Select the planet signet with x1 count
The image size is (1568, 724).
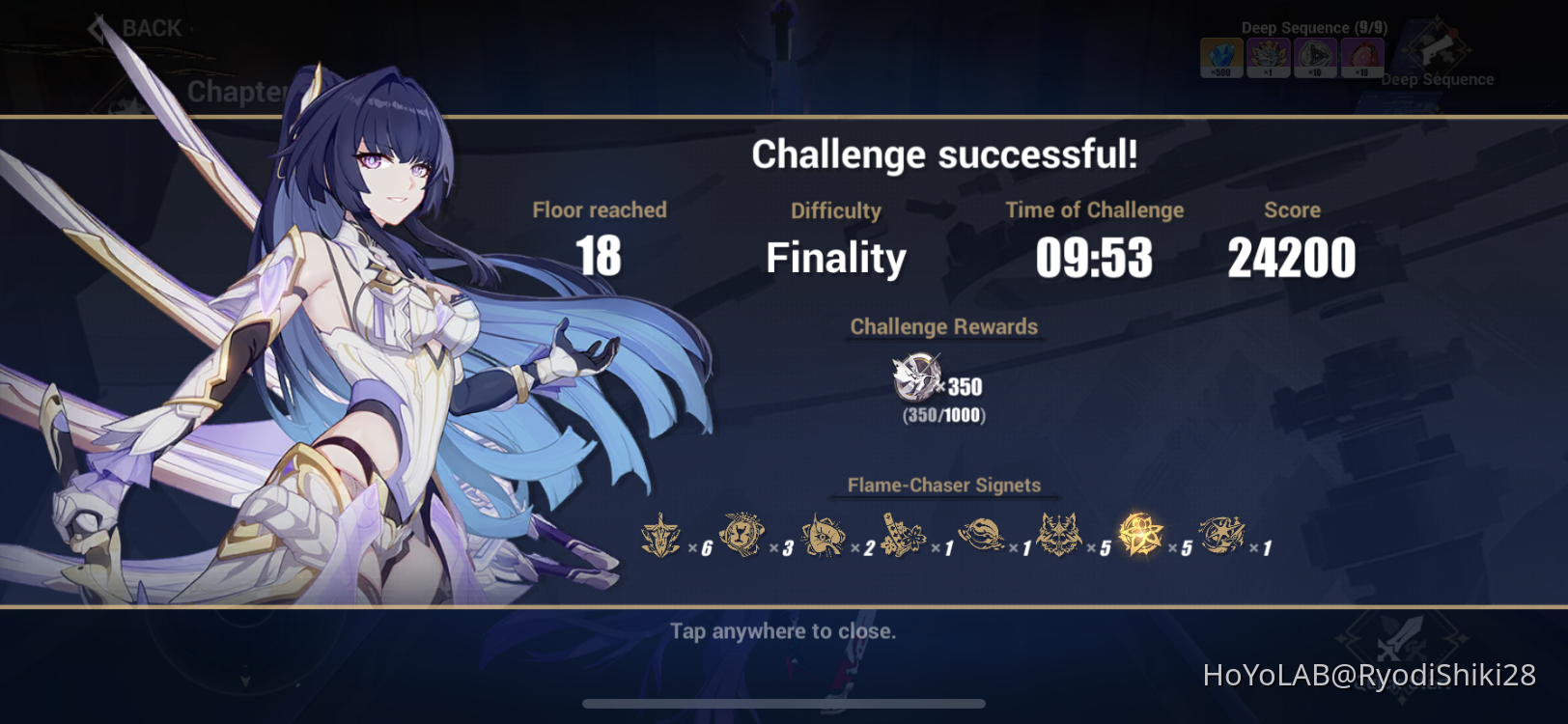[x=982, y=534]
